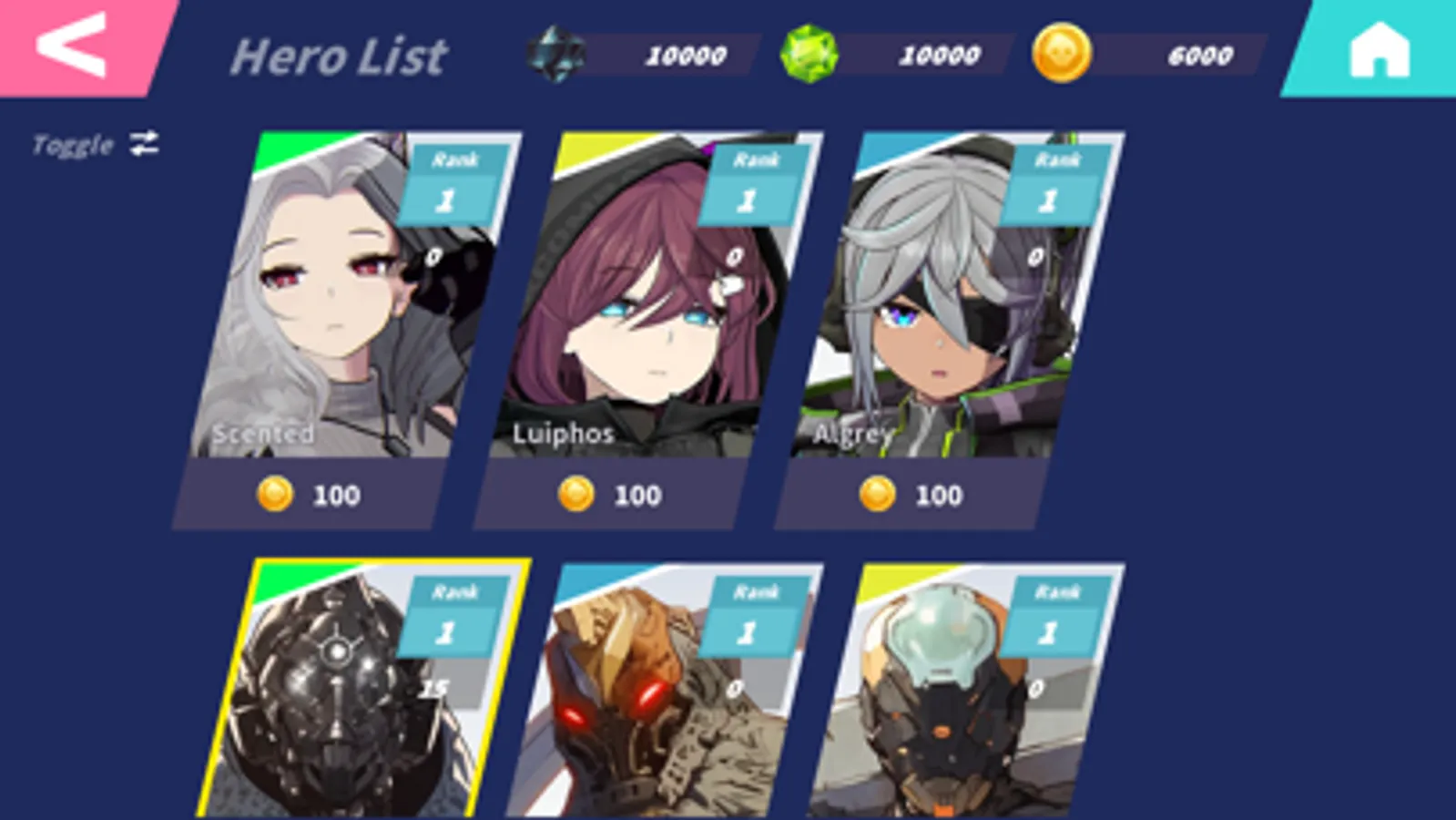Toggle Scented's Rank 1 badge
Image resolution: width=1456 pixels, height=820 pixels.
tap(452, 179)
